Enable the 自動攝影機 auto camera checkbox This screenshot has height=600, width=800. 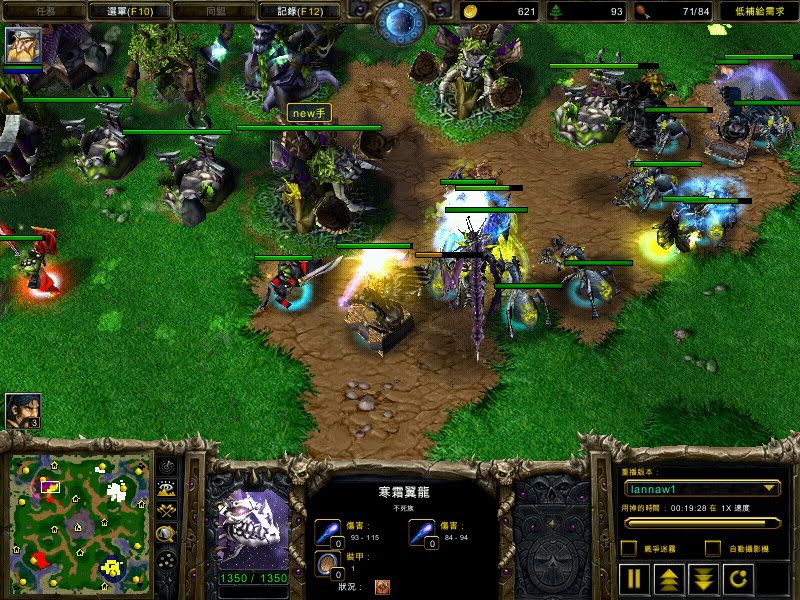712,548
